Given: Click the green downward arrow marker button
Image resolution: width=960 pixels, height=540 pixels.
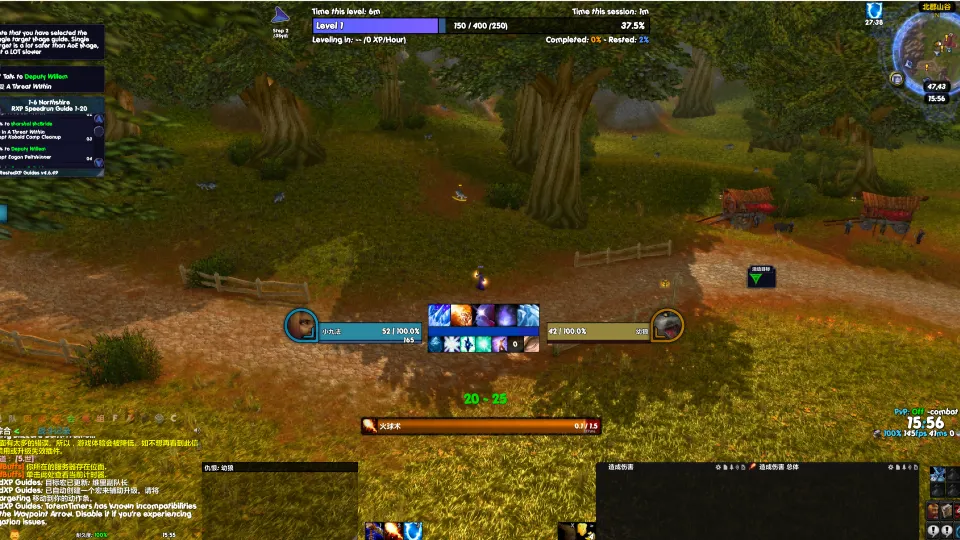Looking at the screenshot, I should click(761, 278).
